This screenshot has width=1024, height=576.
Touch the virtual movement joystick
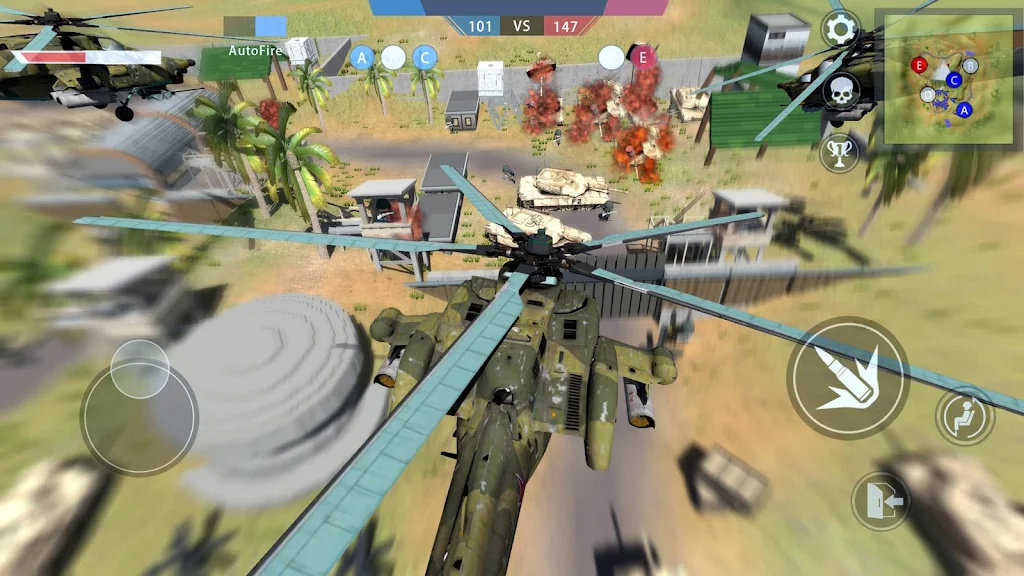[139, 405]
